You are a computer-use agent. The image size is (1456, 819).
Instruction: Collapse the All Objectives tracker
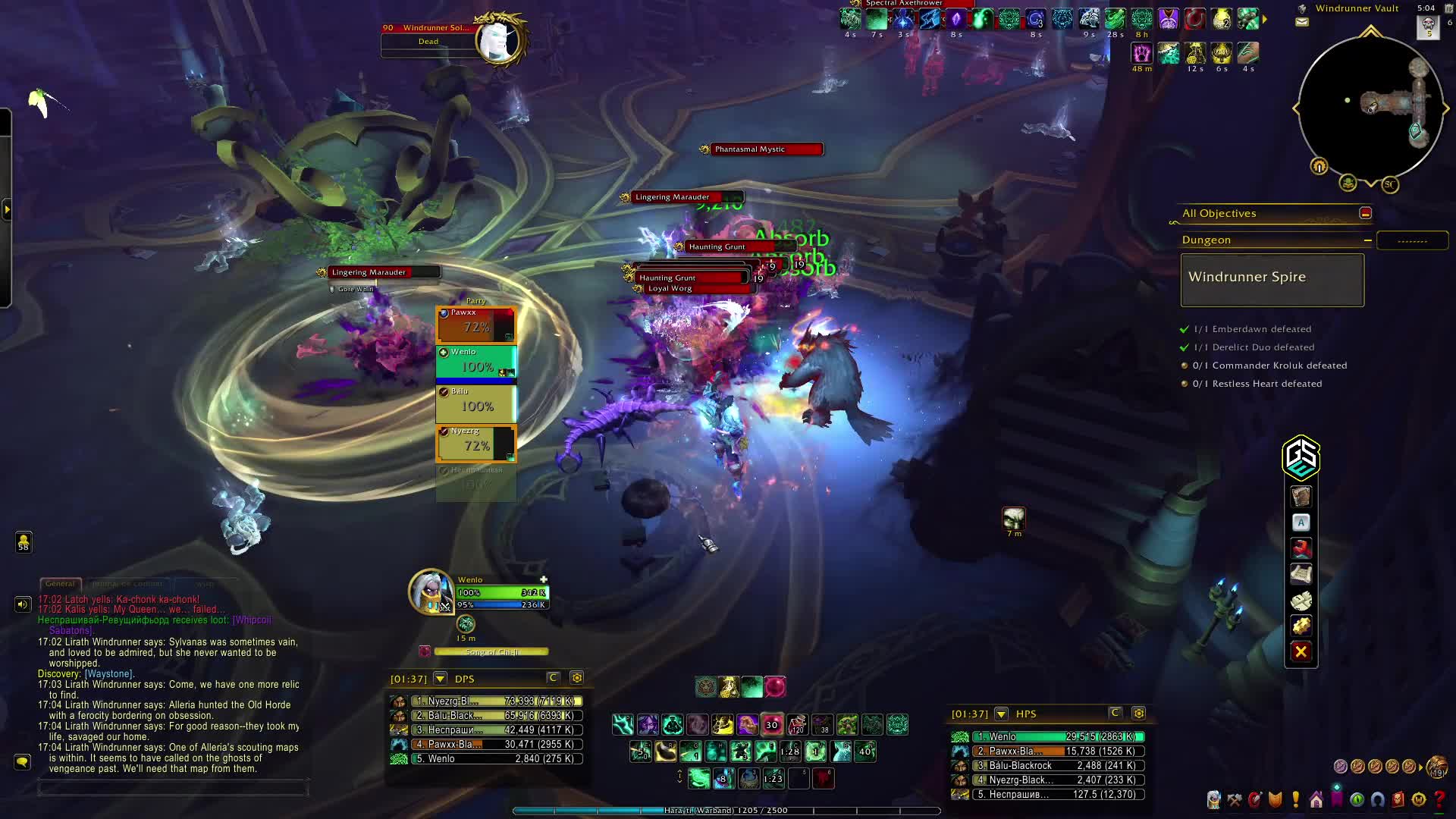tap(1365, 214)
